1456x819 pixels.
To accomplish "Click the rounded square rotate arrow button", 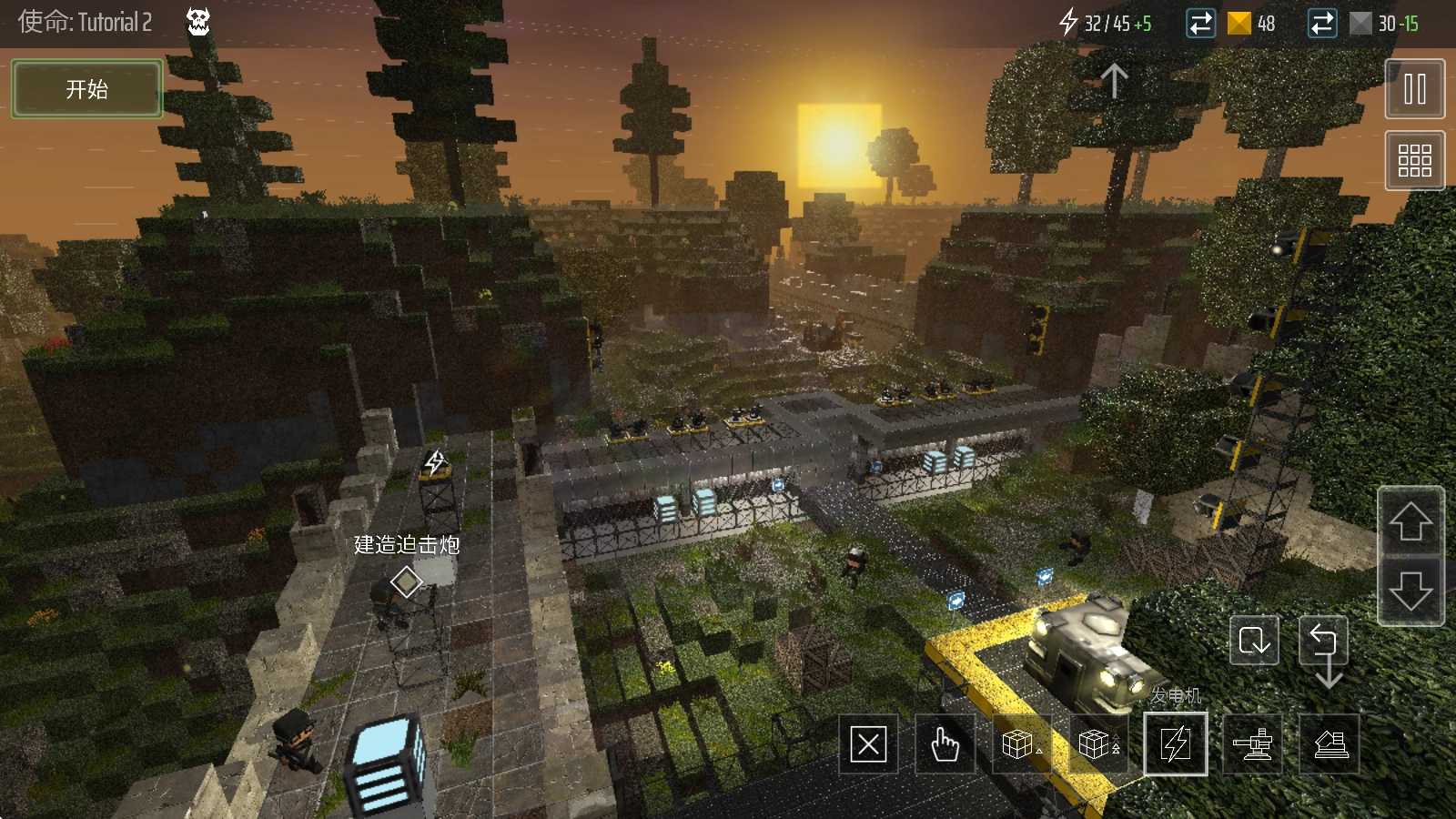I will [1254, 642].
